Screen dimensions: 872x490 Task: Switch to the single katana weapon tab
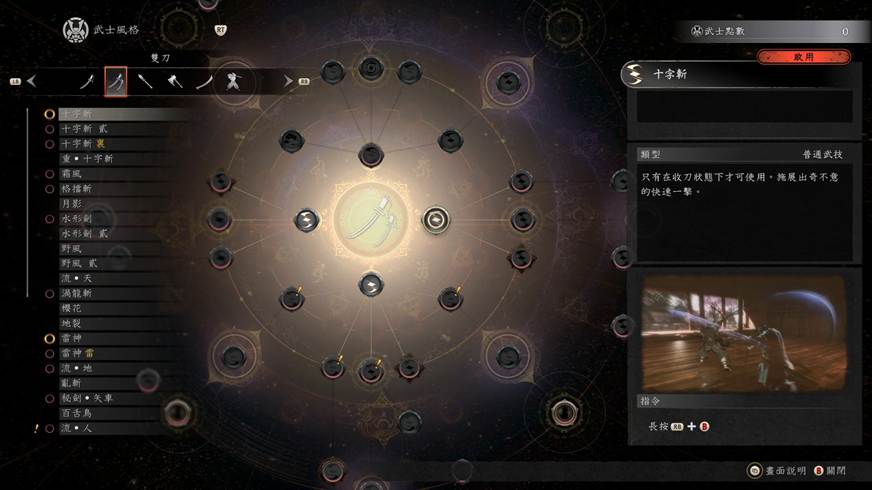87,81
